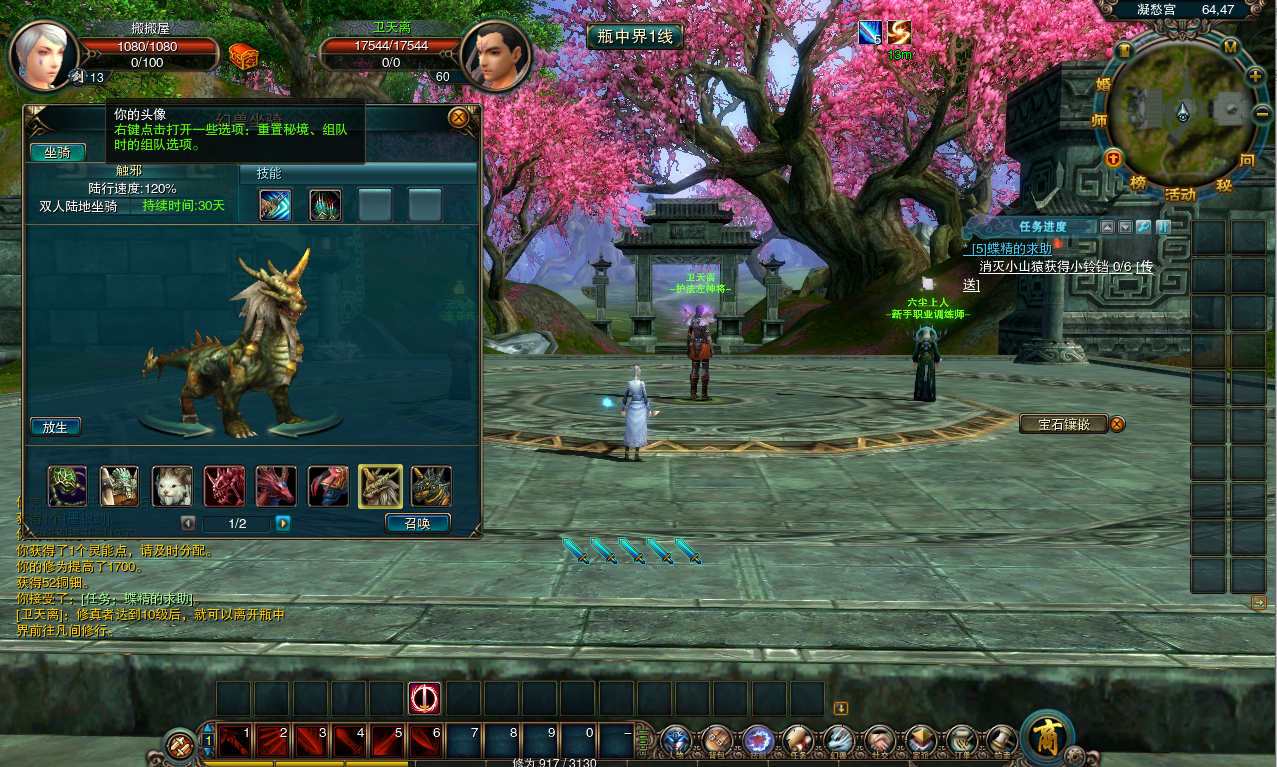Click the 召唤 summon button
The height and width of the screenshot is (767, 1277).
click(x=417, y=522)
